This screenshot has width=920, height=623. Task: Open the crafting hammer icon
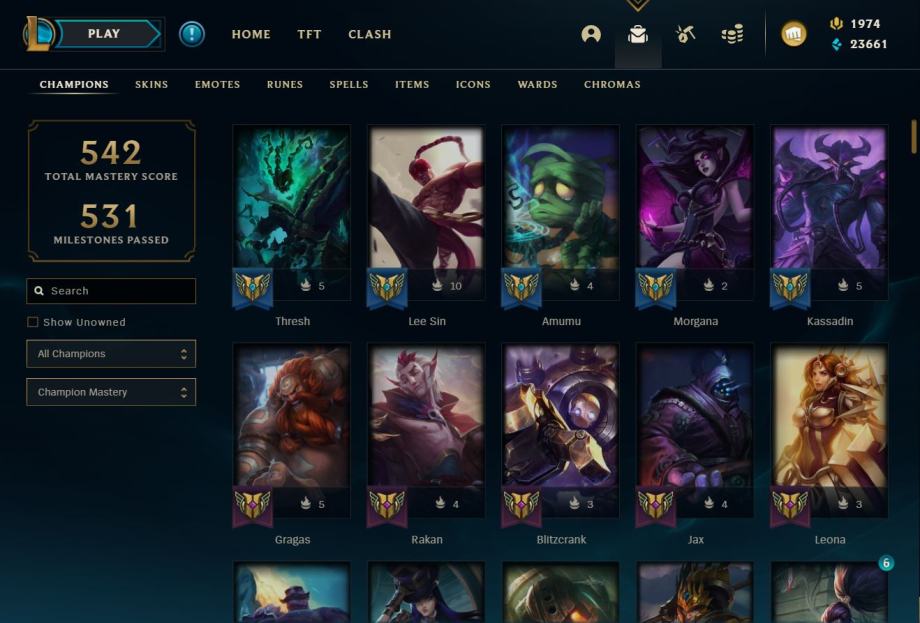pos(685,34)
